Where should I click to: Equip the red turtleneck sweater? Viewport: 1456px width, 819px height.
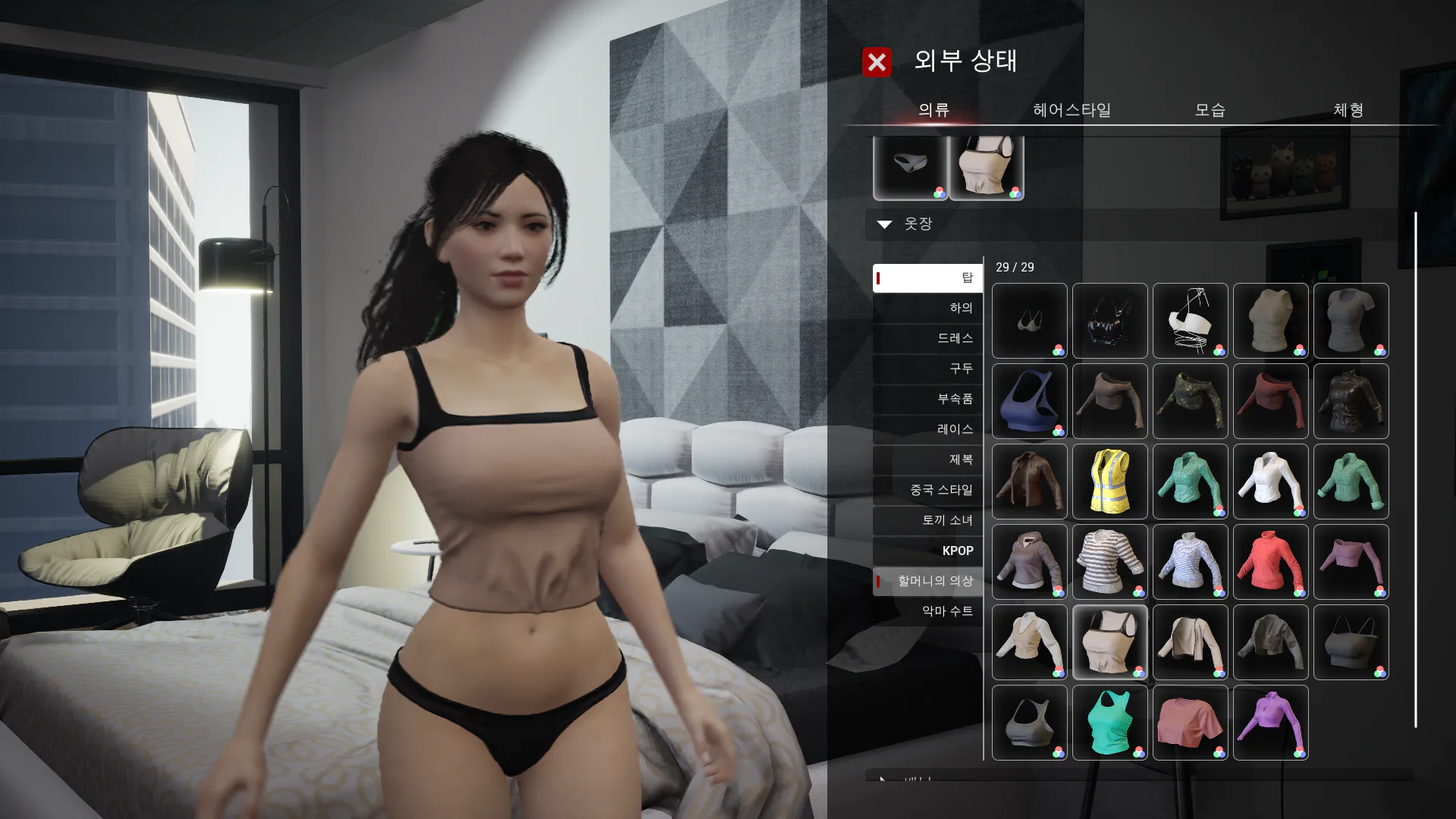pyautogui.click(x=1270, y=562)
